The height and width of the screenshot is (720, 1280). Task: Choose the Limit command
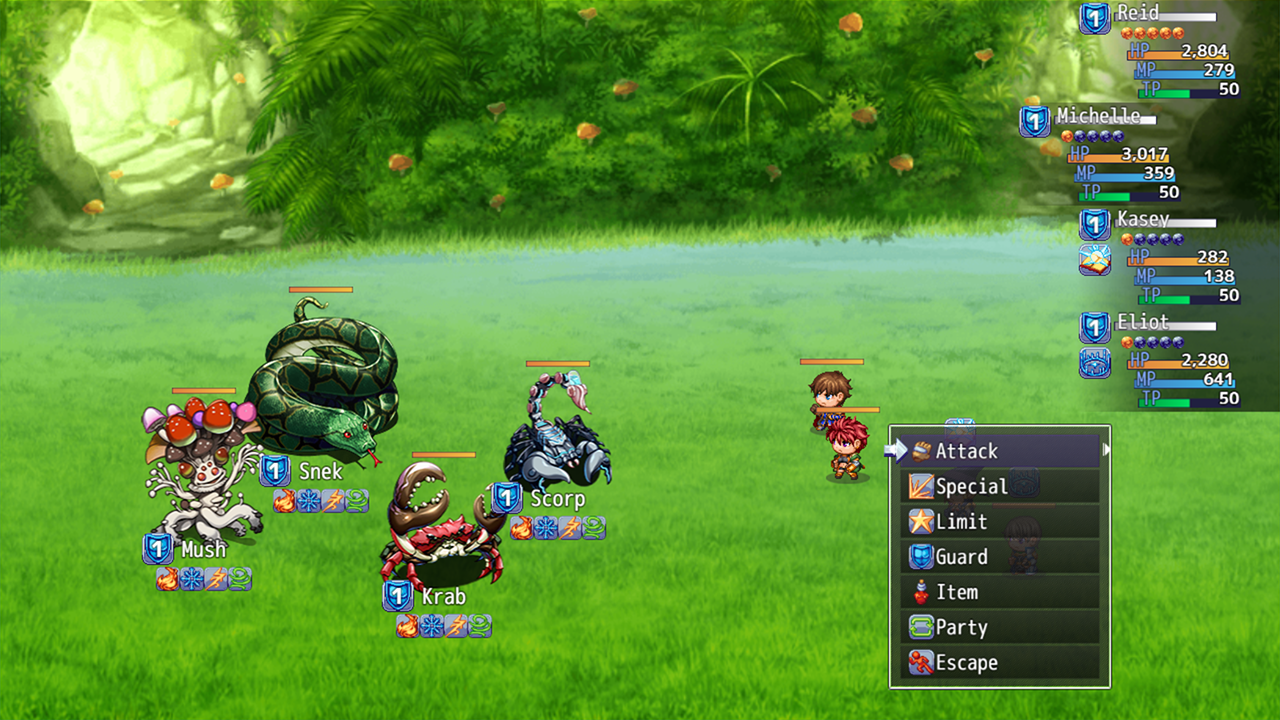999,522
